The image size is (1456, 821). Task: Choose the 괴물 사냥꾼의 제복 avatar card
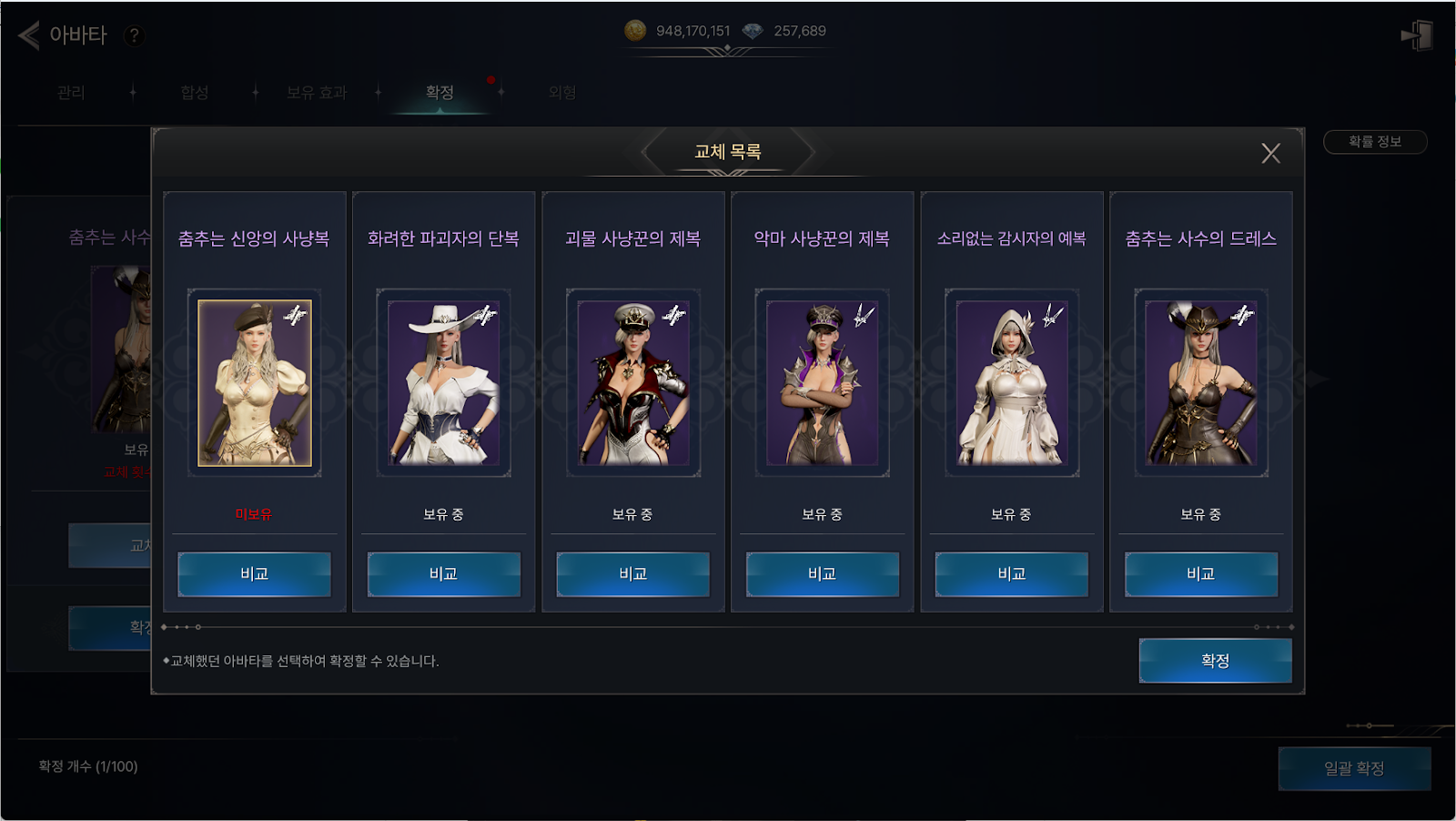(633, 383)
